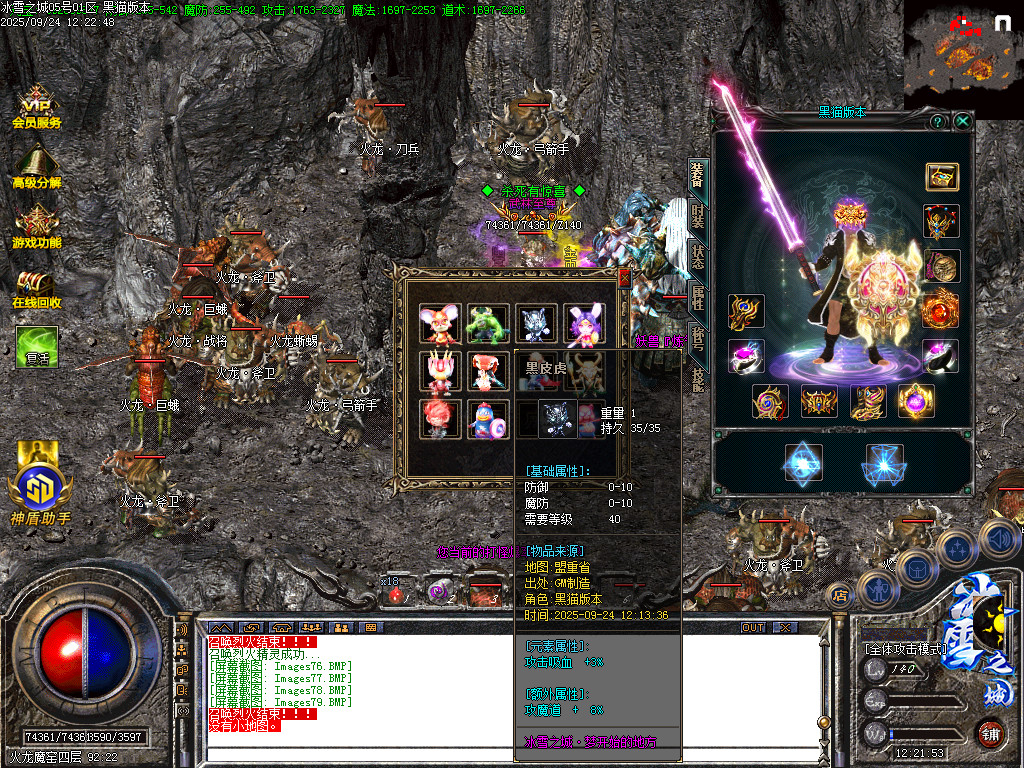
Task: Close the character equipment panel
Action: (x=962, y=121)
